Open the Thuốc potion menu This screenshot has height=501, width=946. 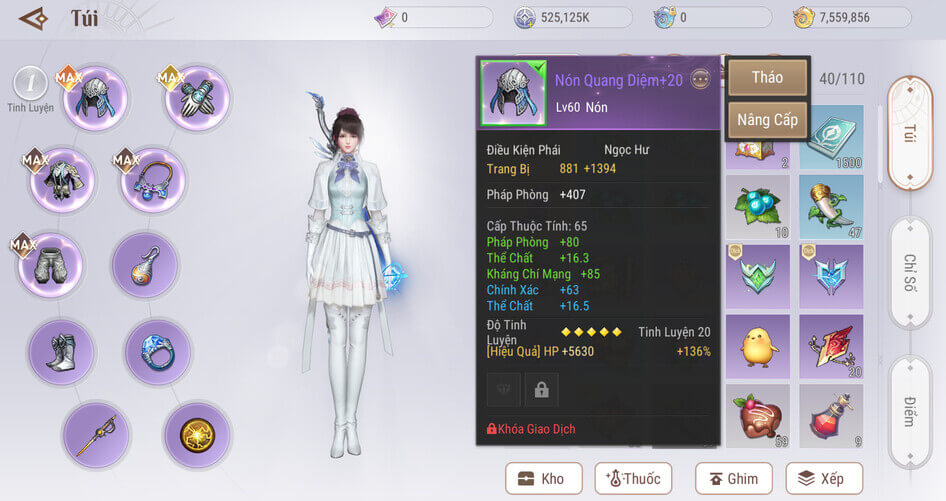[x=633, y=478]
